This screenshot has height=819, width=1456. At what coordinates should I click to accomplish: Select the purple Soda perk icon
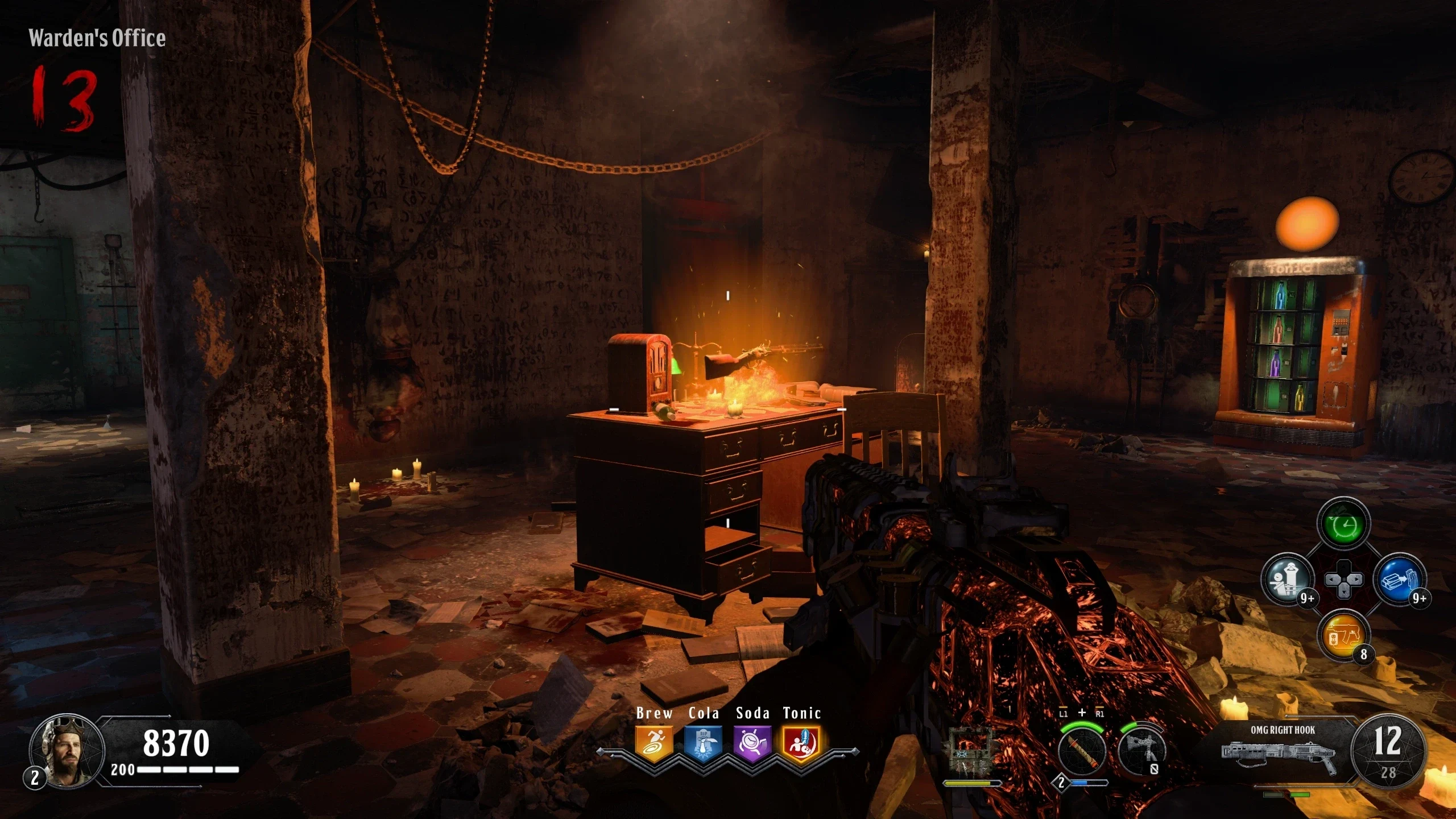[x=752, y=743]
